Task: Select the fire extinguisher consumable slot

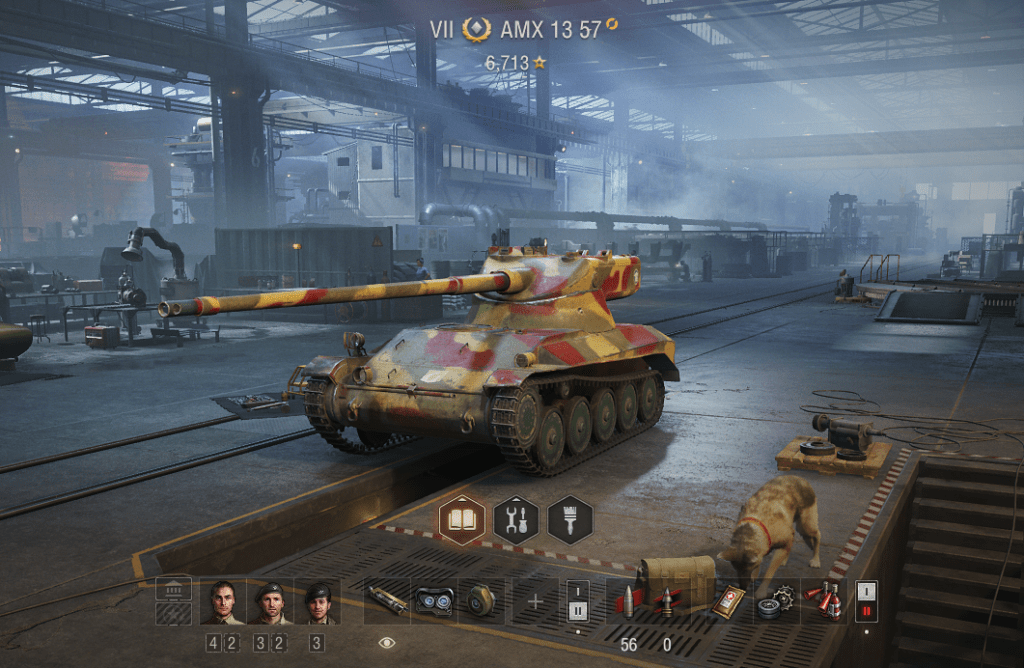Action: tap(826, 601)
